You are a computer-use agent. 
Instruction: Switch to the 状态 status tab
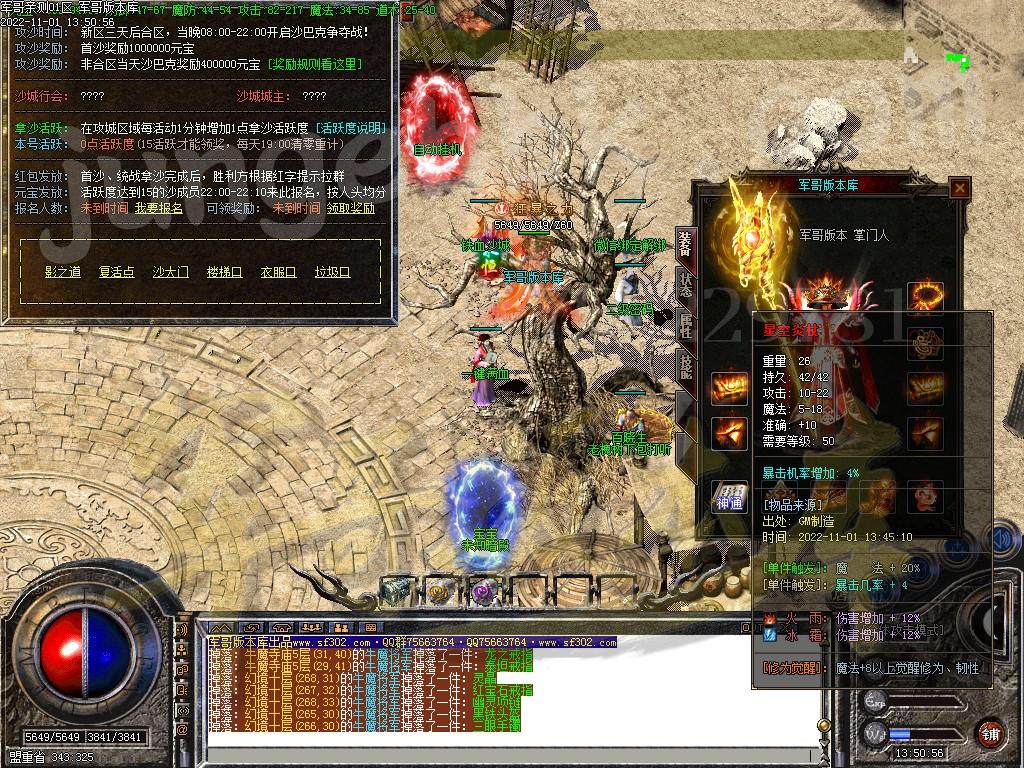685,283
